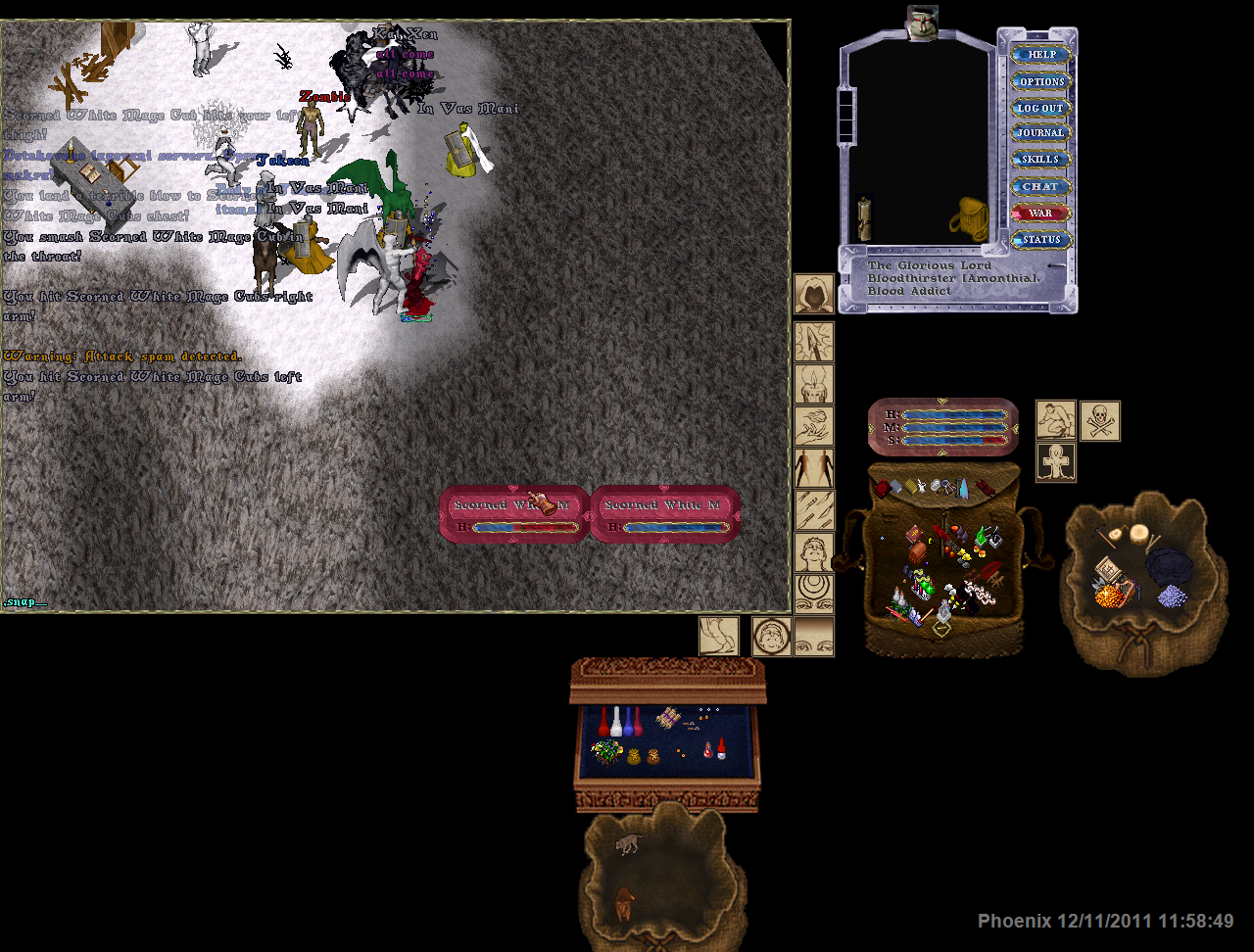
Task: Cast the flaming hand spell icon
Action: click(813, 426)
